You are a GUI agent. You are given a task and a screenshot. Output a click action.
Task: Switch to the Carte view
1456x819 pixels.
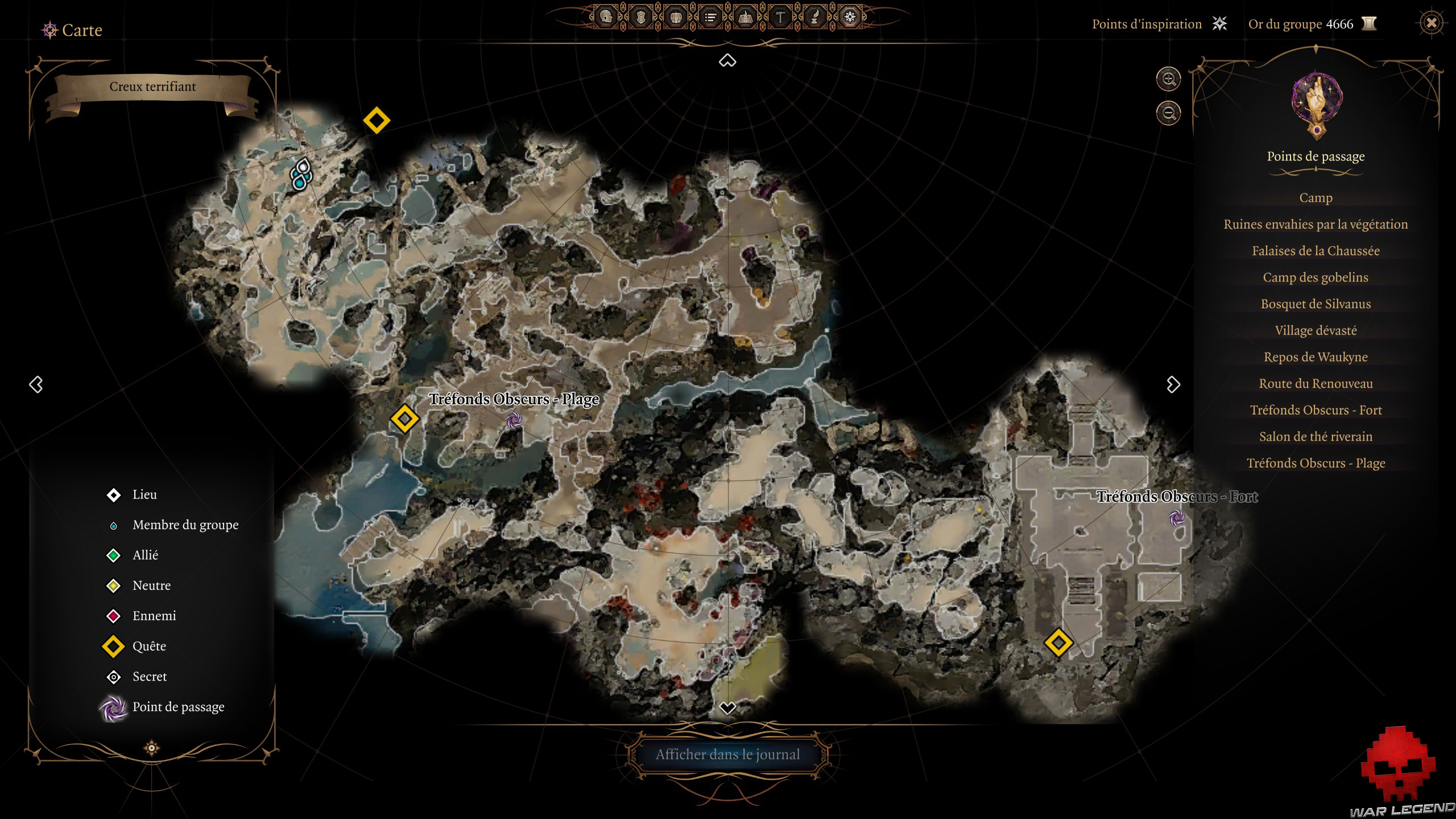coord(82,30)
